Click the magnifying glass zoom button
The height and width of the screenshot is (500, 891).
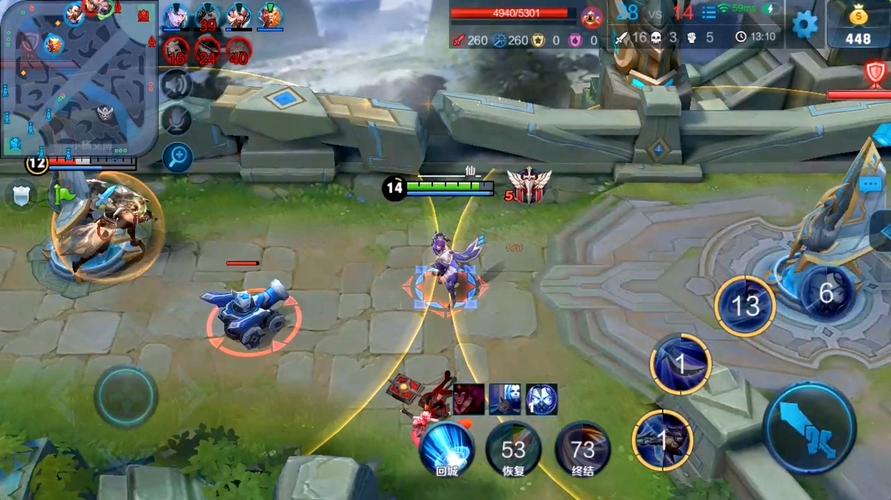pyautogui.click(x=177, y=157)
